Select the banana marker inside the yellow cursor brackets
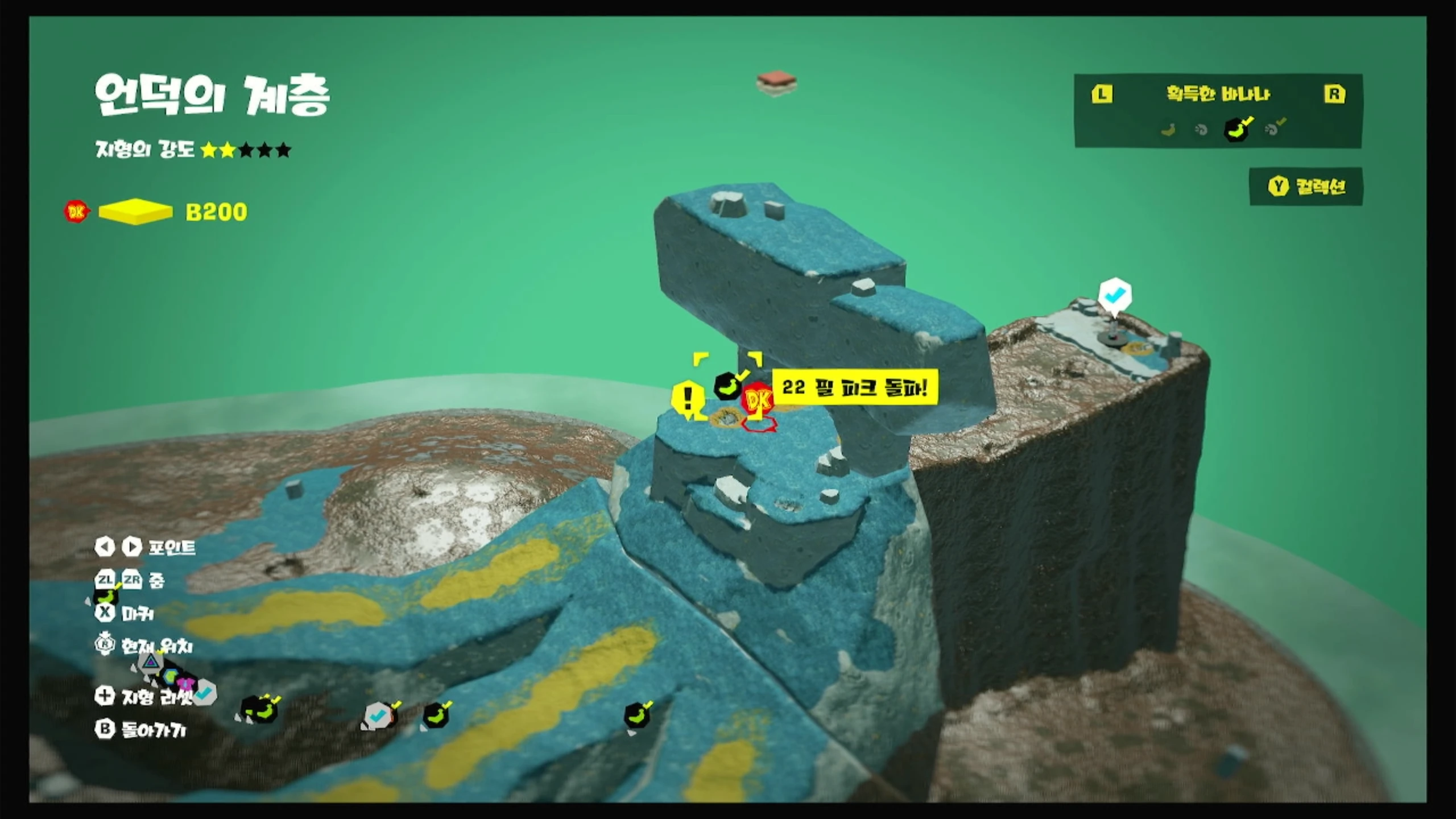This screenshot has height=819, width=1456. (727, 386)
